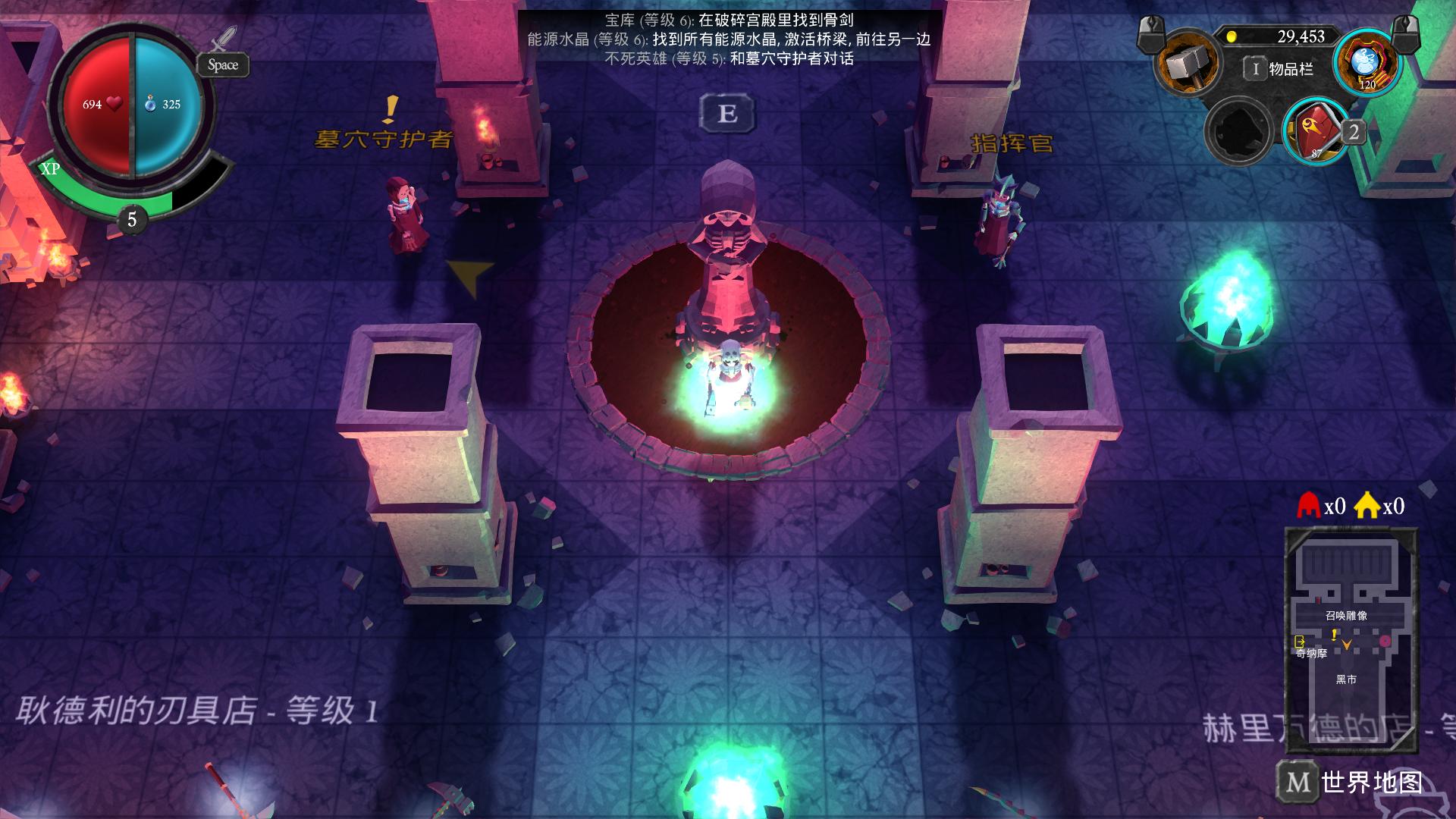Open the 世界地图 world map
Viewport: 1456px width, 819px height.
pyautogui.click(x=1351, y=781)
